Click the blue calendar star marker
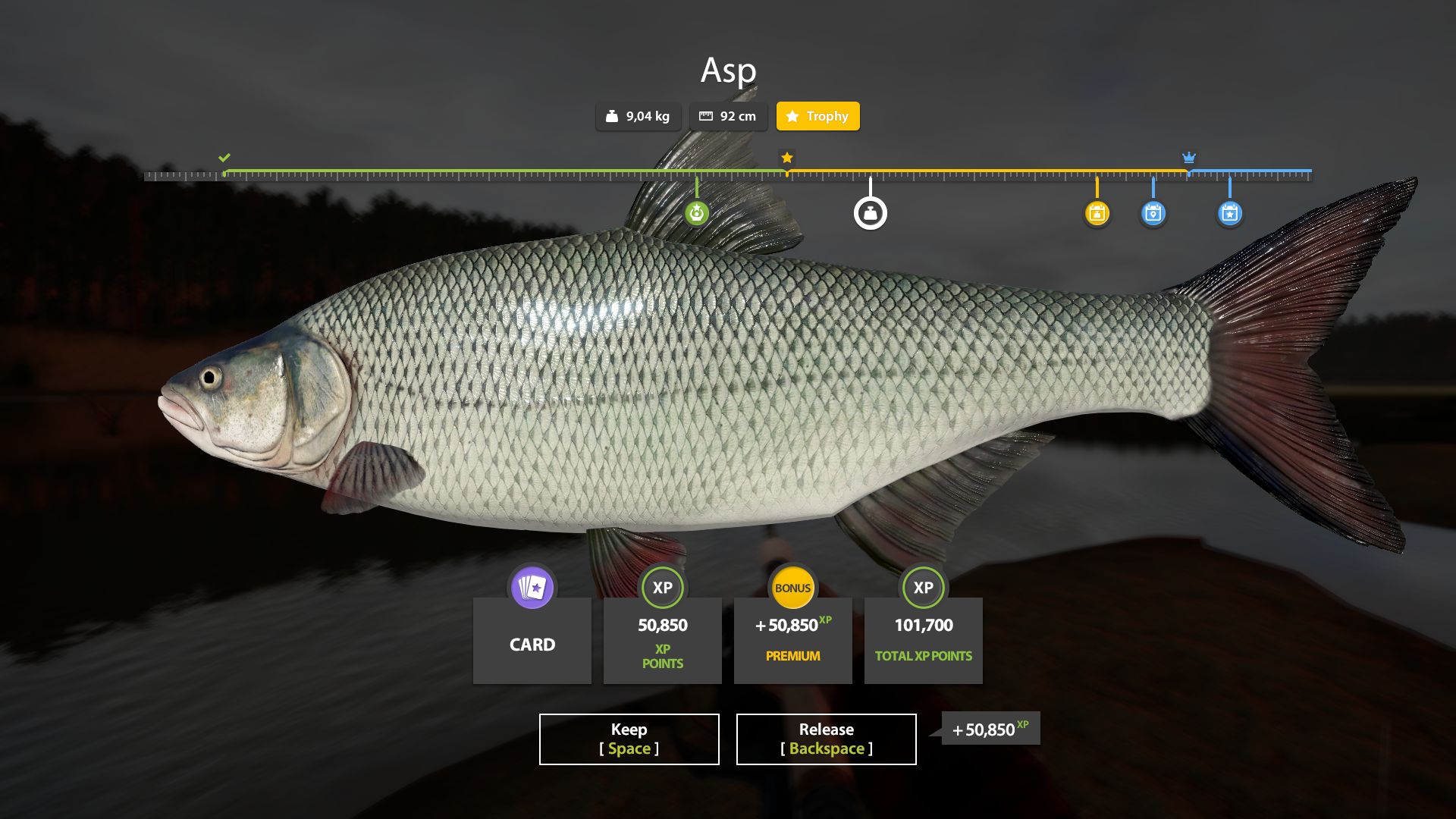 [1229, 213]
